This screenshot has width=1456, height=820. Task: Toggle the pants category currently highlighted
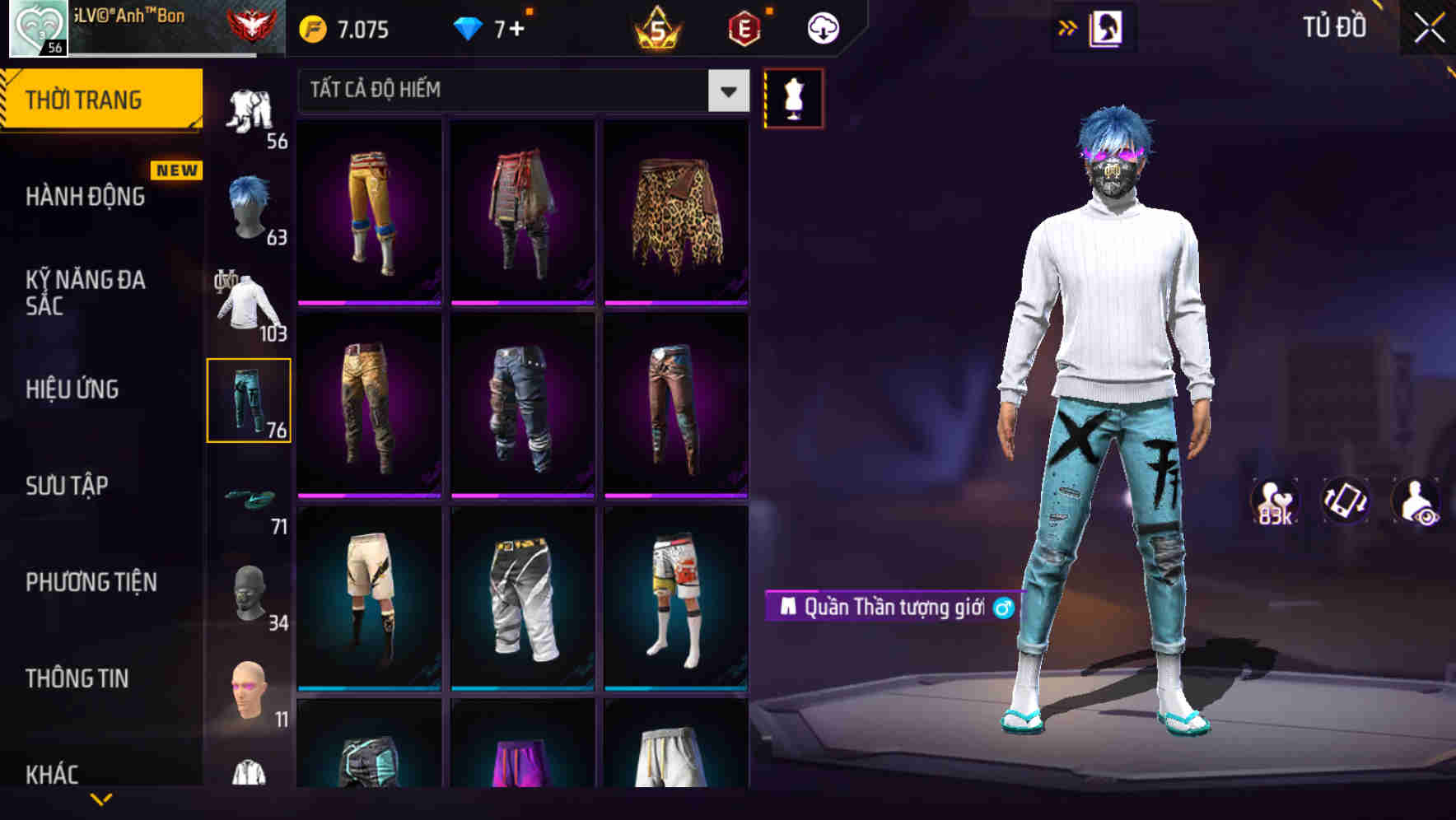point(247,399)
